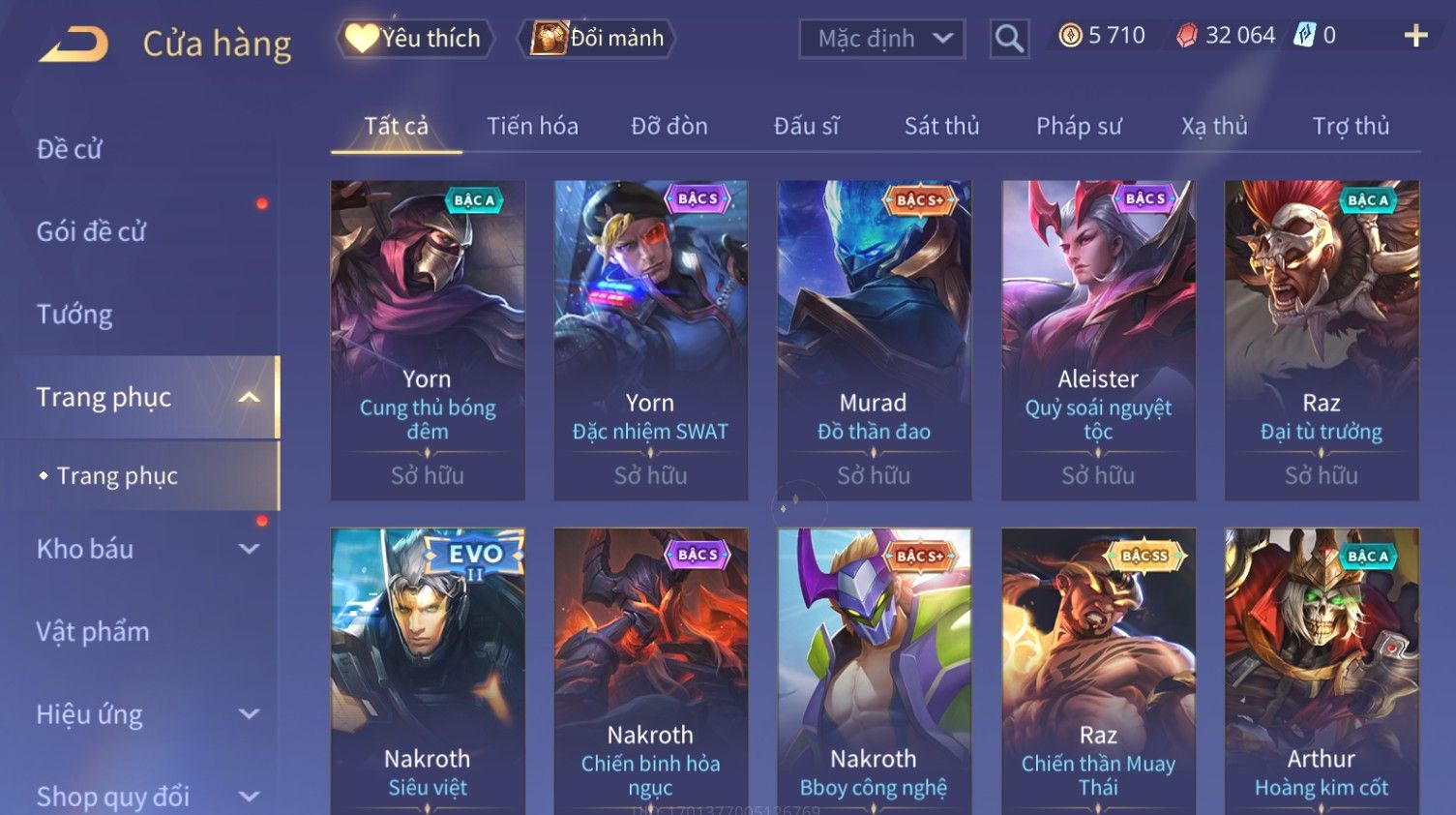Open the Mặc định sort dropdown
The image size is (1456, 815).
(881, 39)
